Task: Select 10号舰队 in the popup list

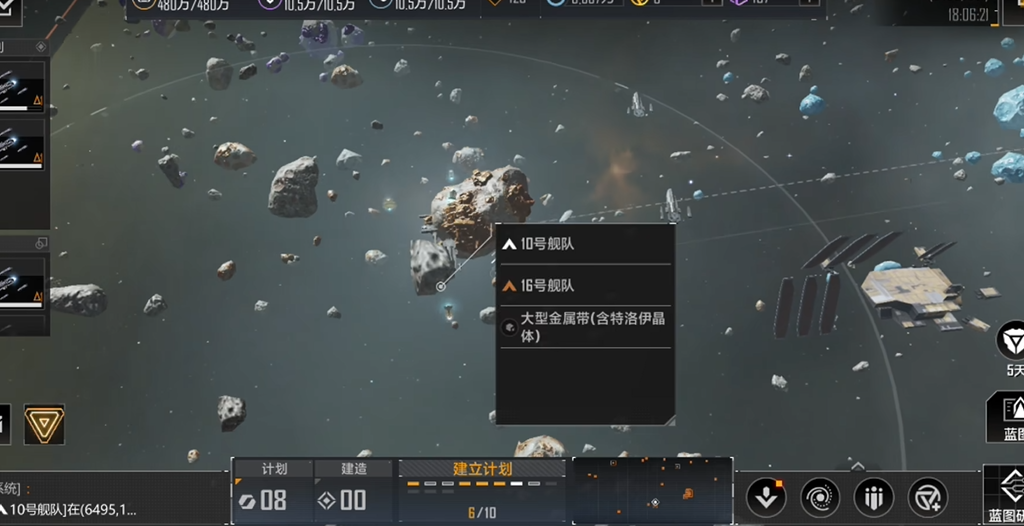Action: [x=584, y=244]
